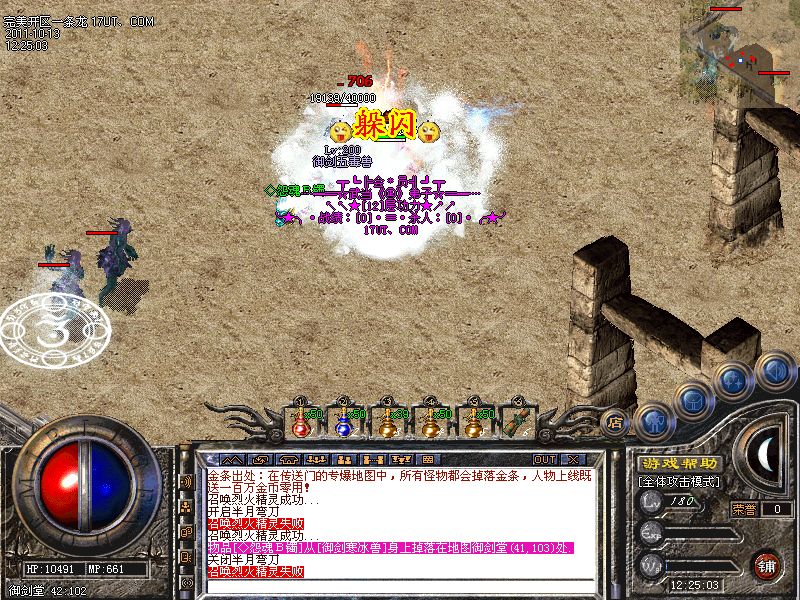Switch the 全体攻击模式 attack mode label
The image size is (800, 600).
(679, 481)
